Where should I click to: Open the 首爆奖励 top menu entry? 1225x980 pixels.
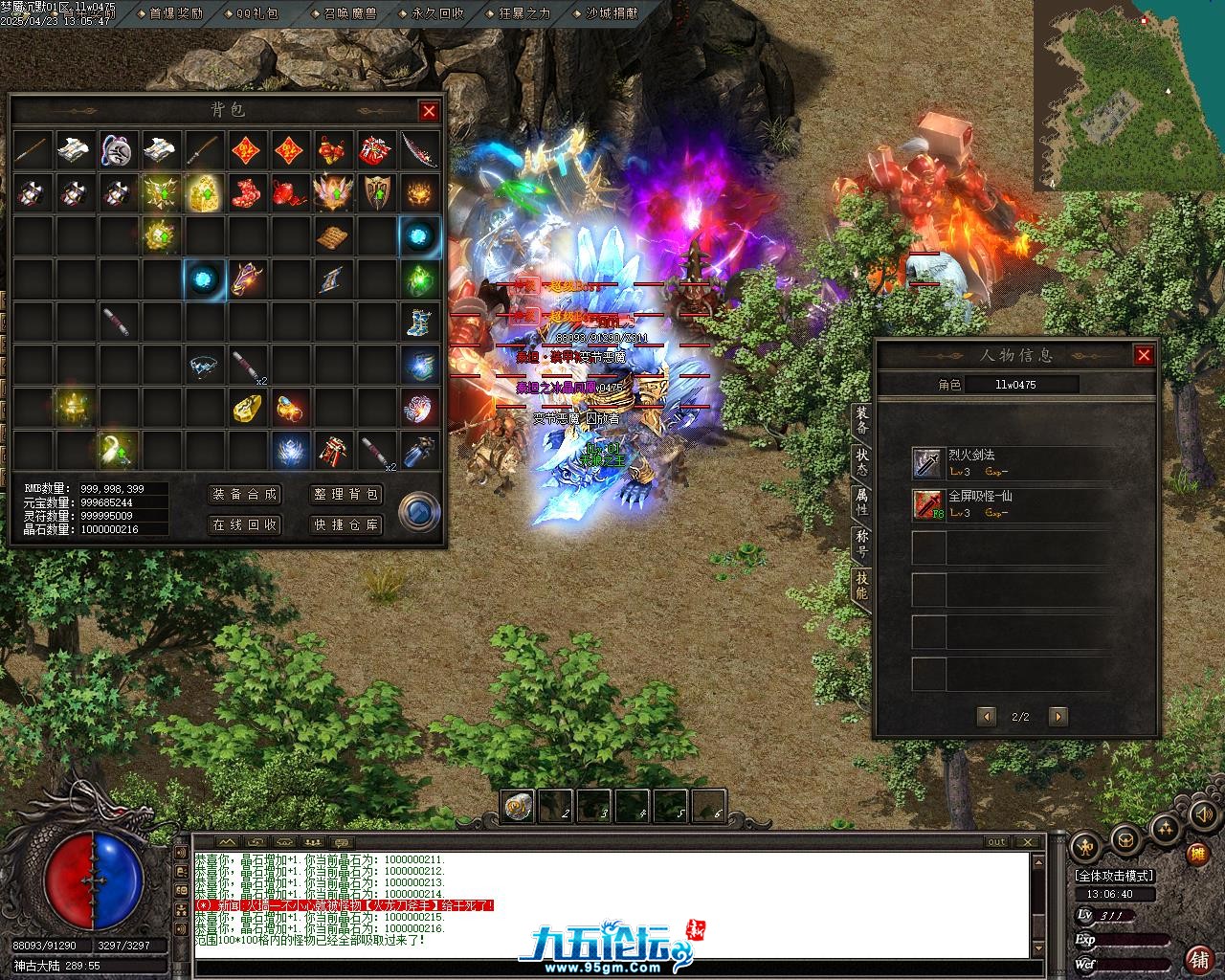[176, 13]
